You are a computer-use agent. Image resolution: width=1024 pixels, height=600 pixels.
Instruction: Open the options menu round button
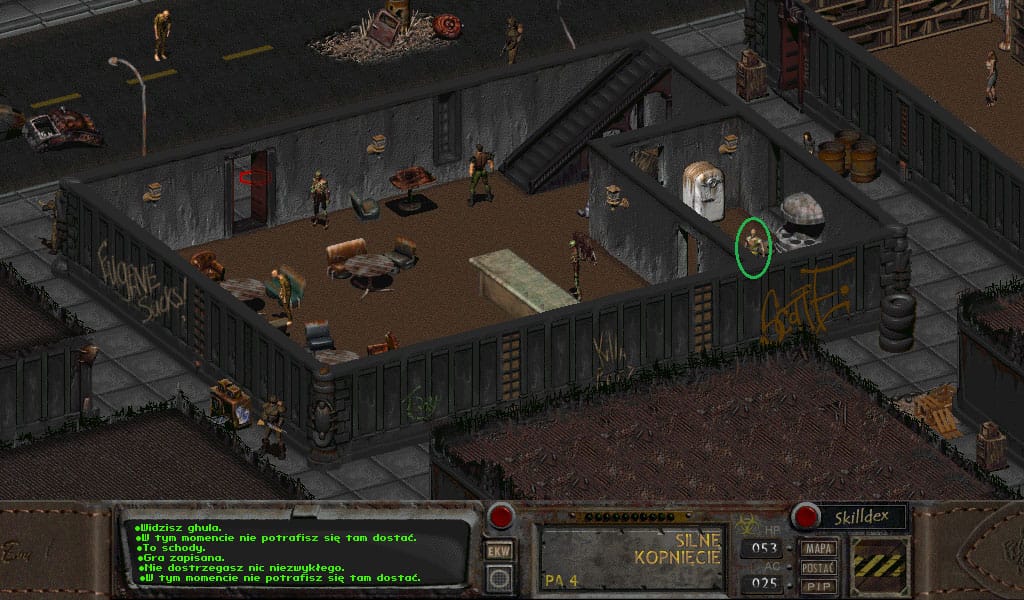point(499,577)
